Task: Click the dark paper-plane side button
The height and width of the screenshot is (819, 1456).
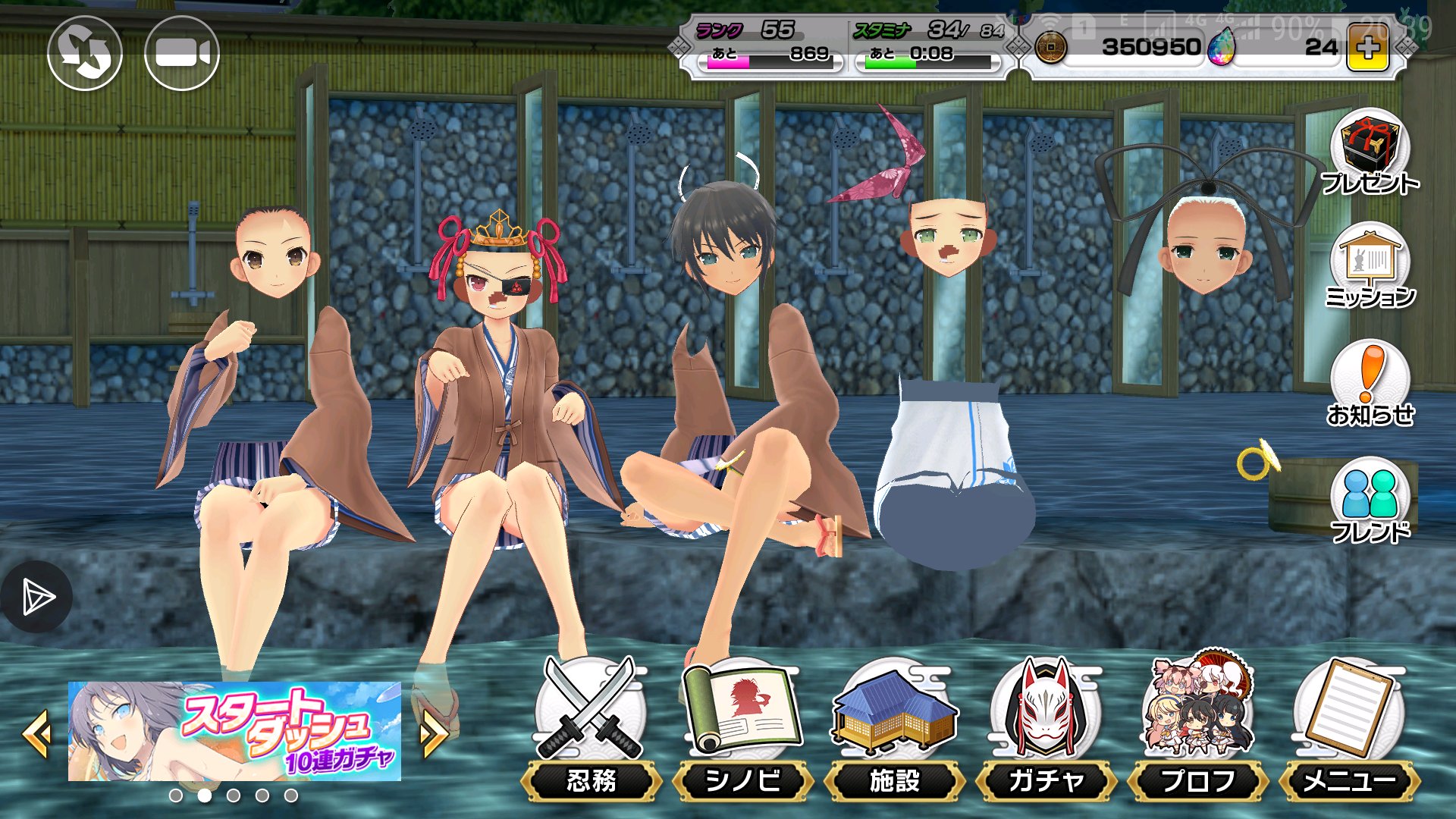Action: tap(36, 598)
